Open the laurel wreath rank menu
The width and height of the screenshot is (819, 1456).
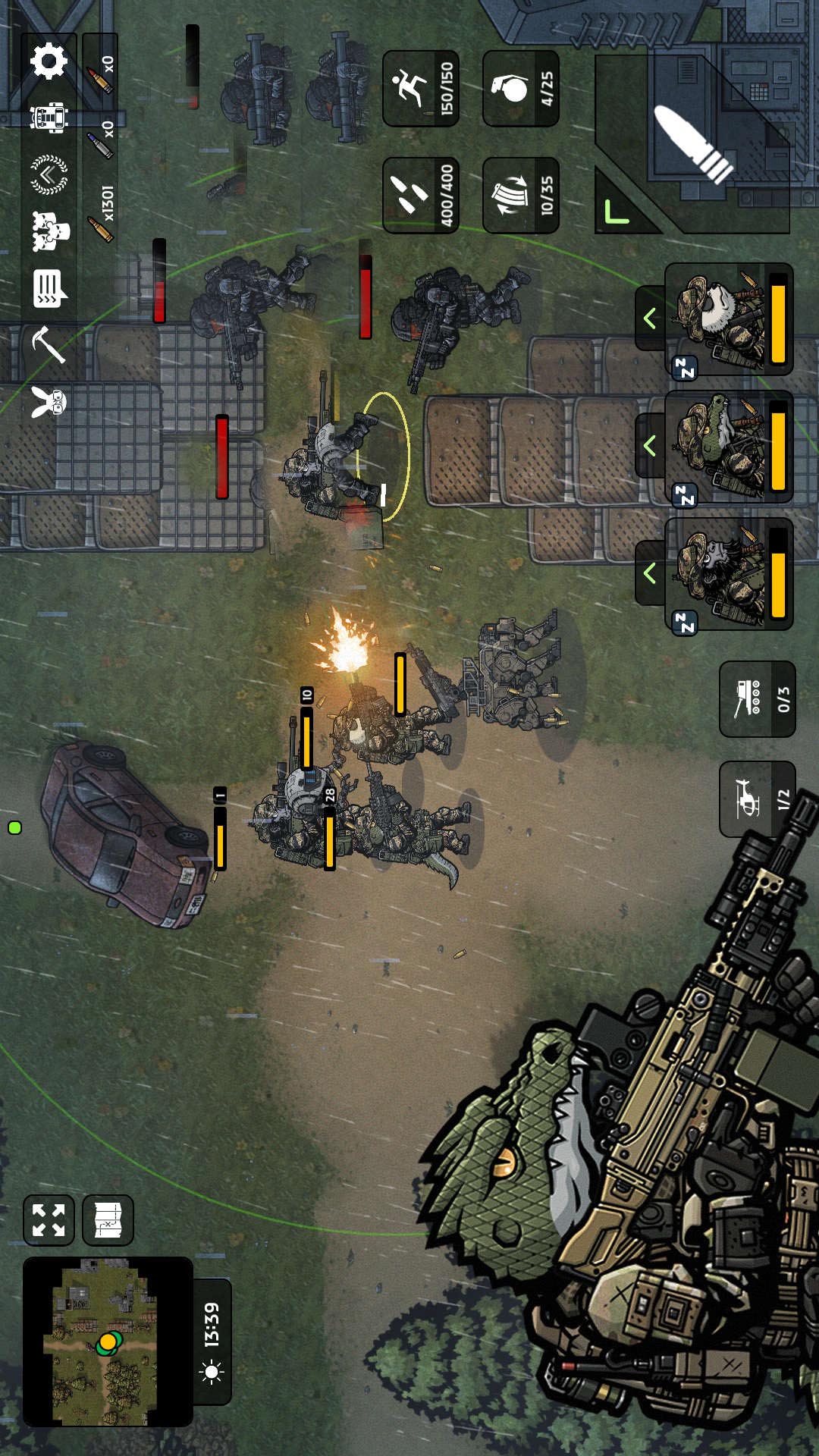coord(49,174)
